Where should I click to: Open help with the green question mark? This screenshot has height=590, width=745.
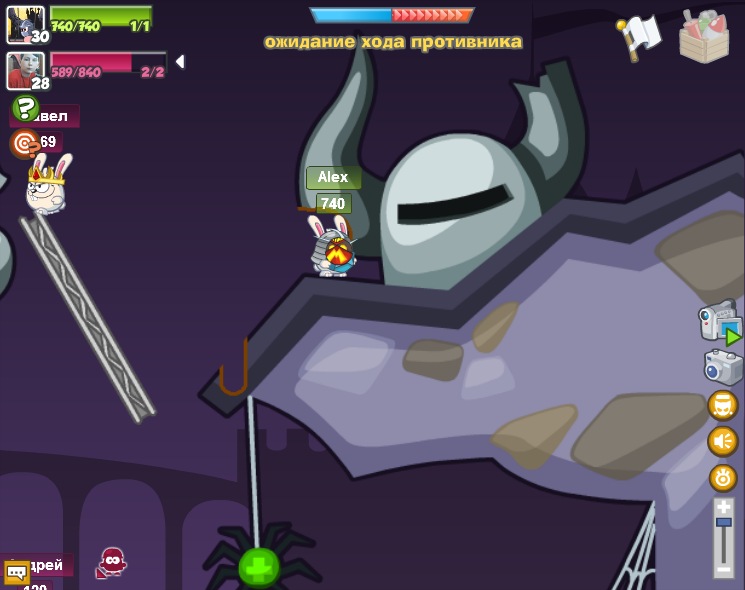tap(24, 107)
